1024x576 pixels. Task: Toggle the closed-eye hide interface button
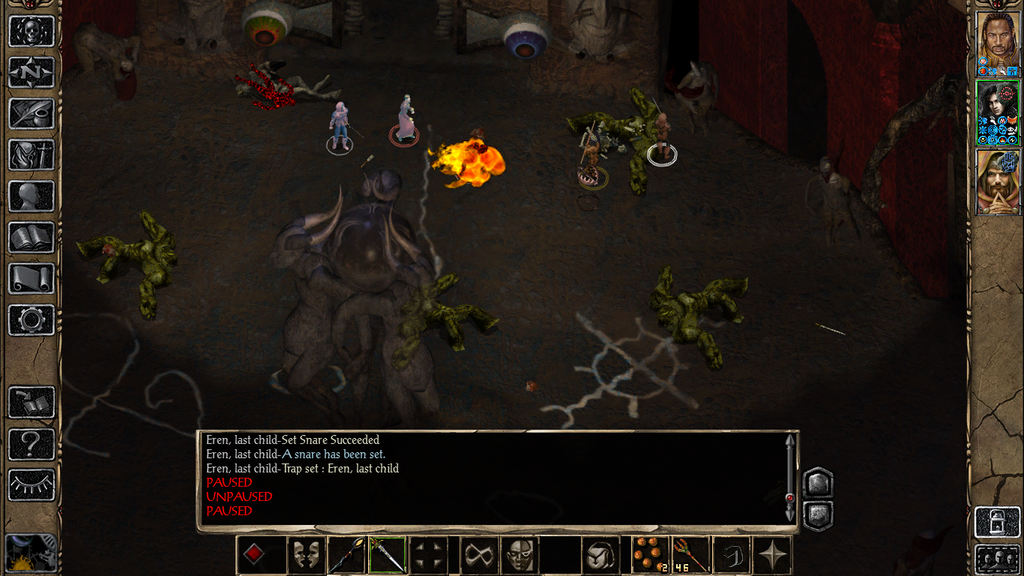point(31,485)
